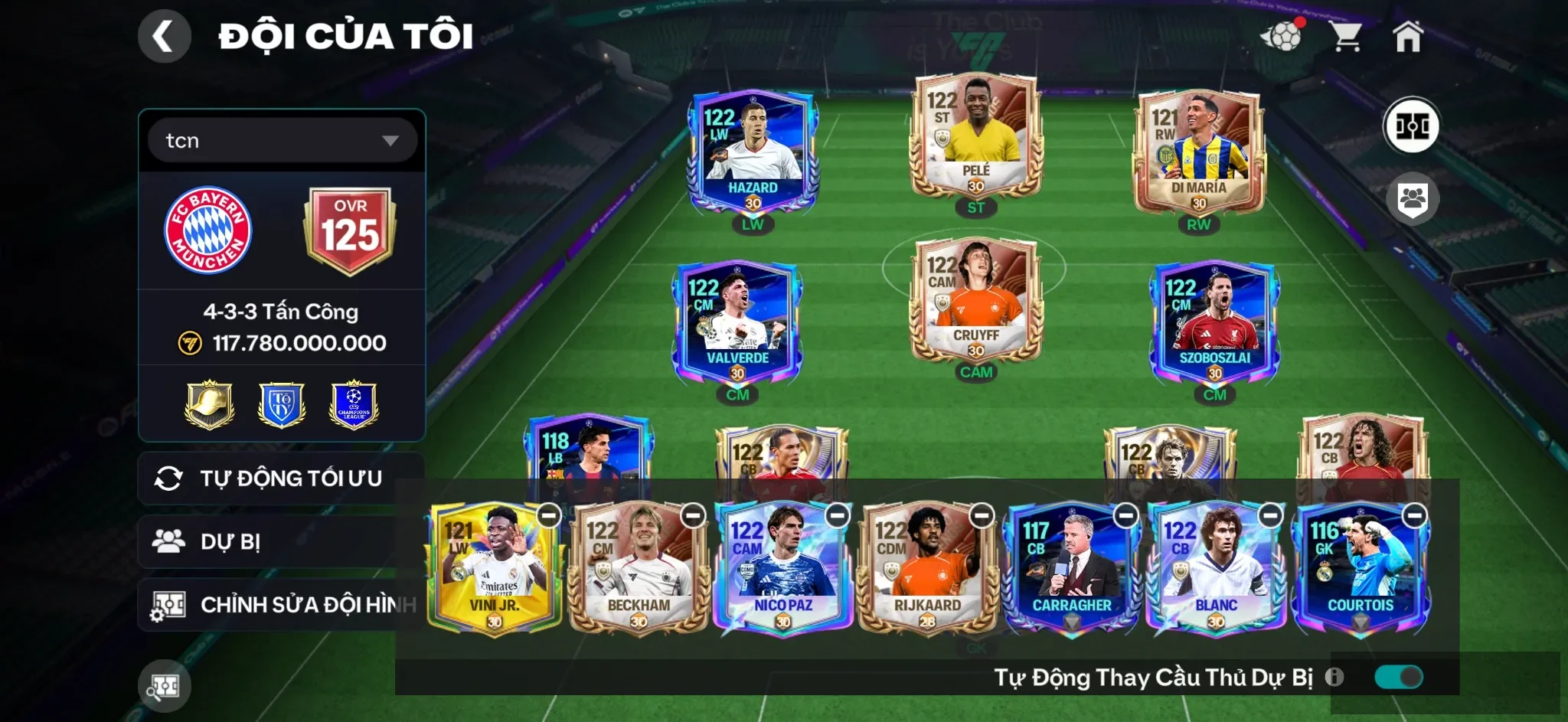Image resolution: width=1568 pixels, height=722 pixels.
Task: Open the tcn squad dropdown
Action: pos(282,140)
